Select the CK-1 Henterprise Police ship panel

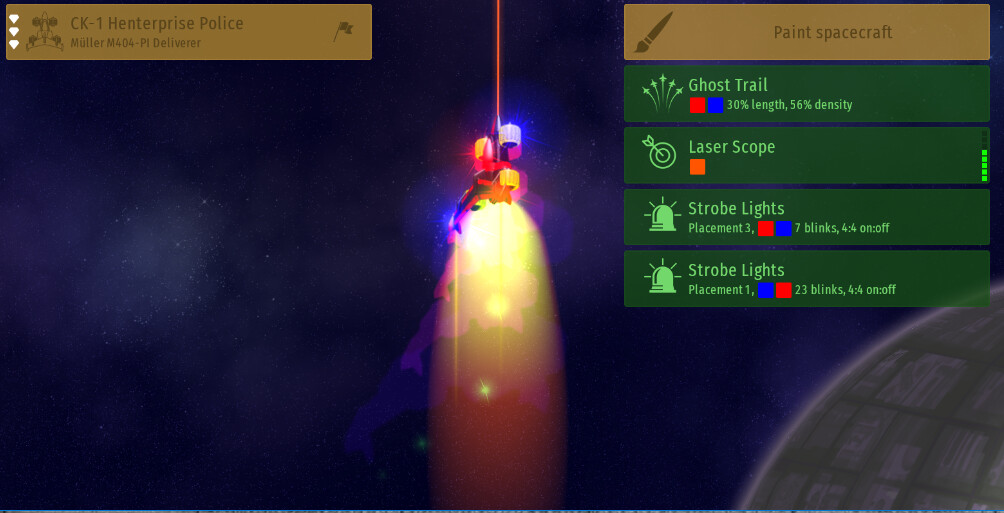[x=180, y=32]
